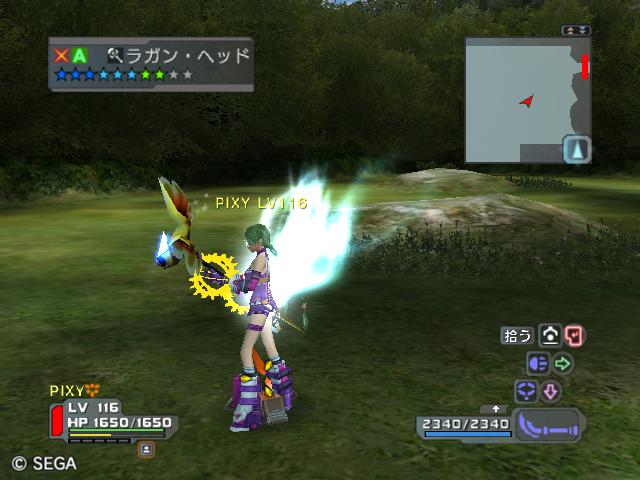Click the 拾う pickup action label
The image size is (640, 480).
coord(517,336)
